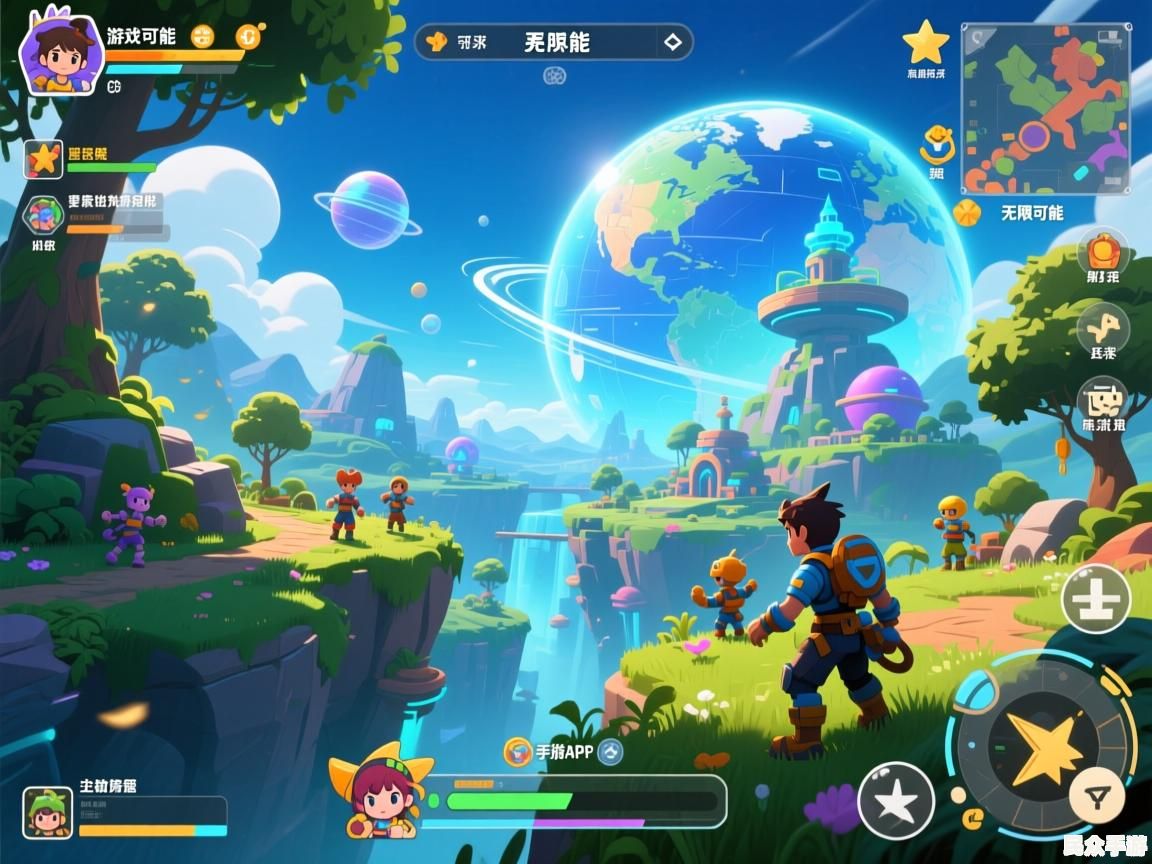Click the orange coin icon beside 无限可能
1152x864 pixels.
[x=966, y=213]
